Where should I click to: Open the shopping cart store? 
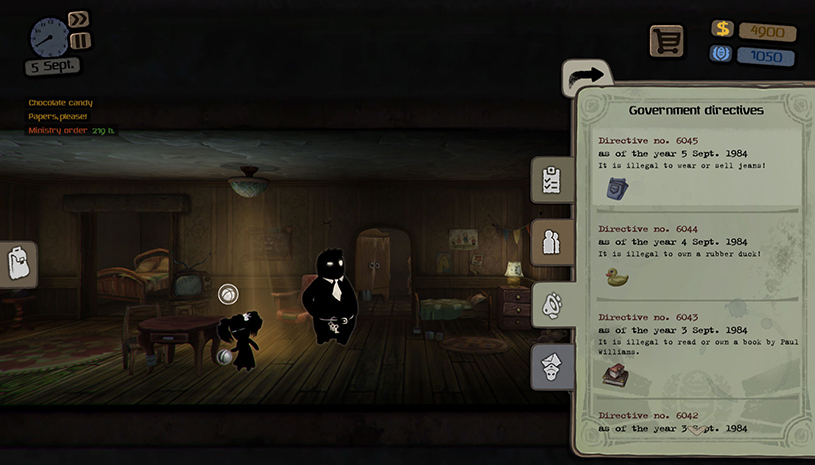tap(666, 41)
